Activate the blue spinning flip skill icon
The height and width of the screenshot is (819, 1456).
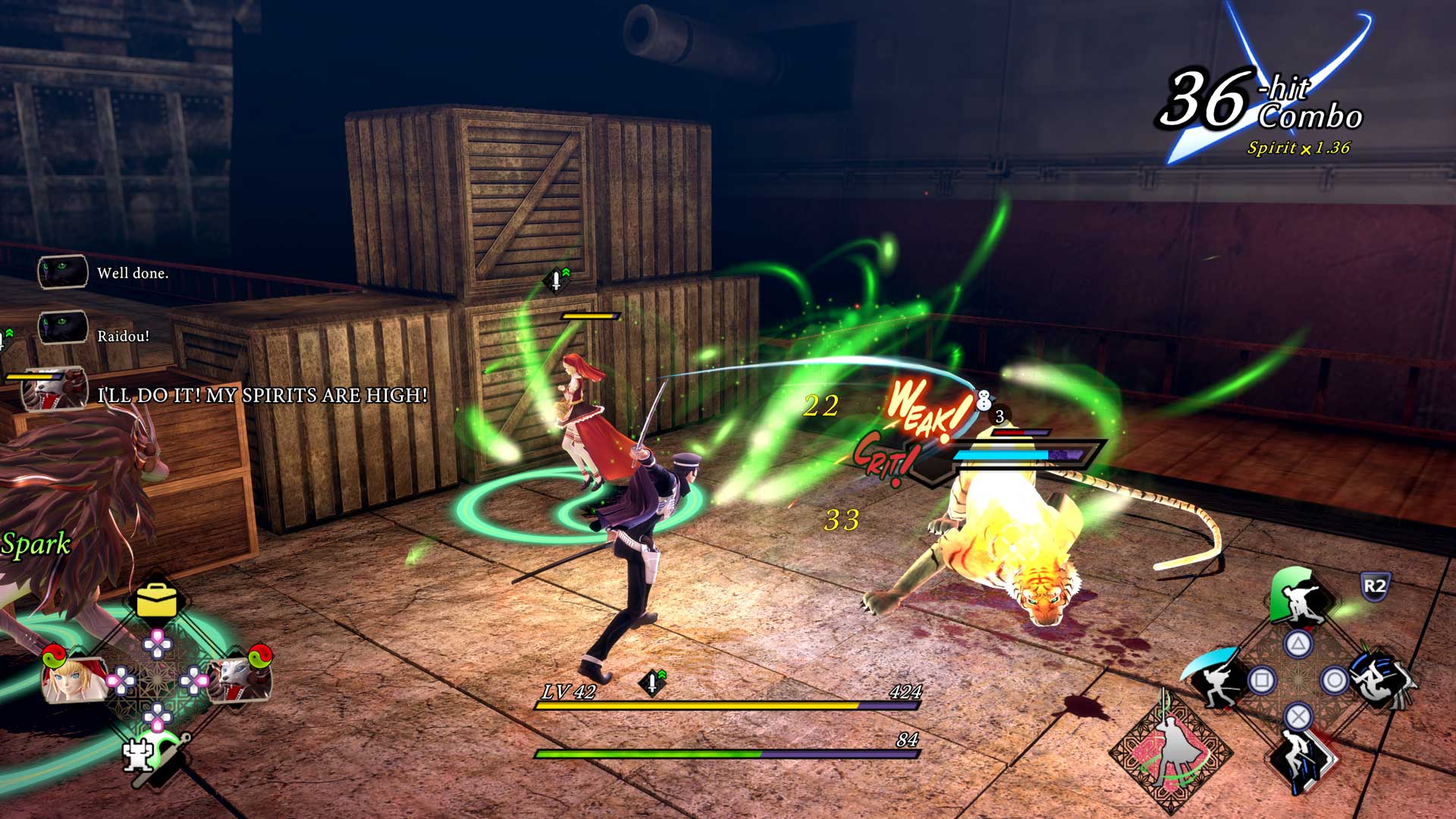[1382, 677]
